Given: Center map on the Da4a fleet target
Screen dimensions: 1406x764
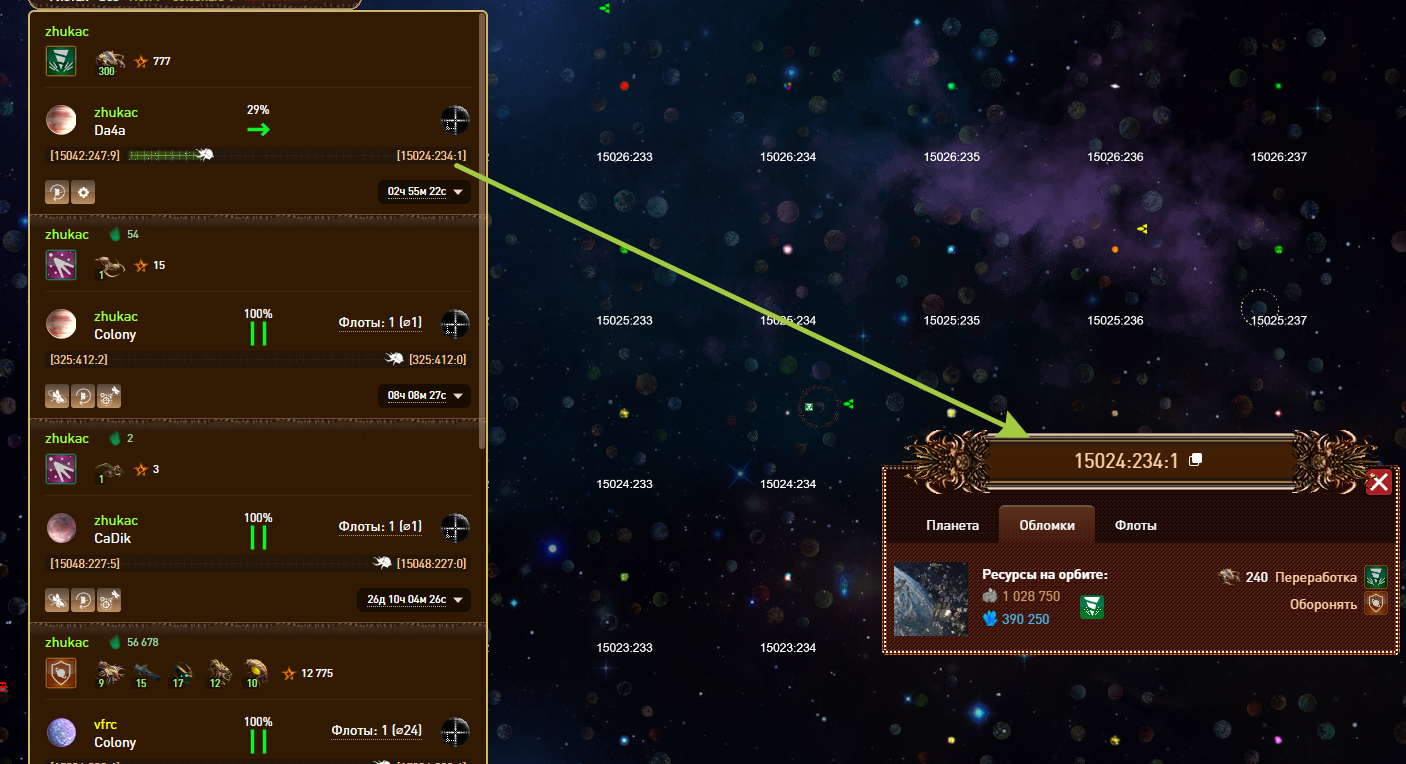Looking at the screenshot, I should [455, 121].
